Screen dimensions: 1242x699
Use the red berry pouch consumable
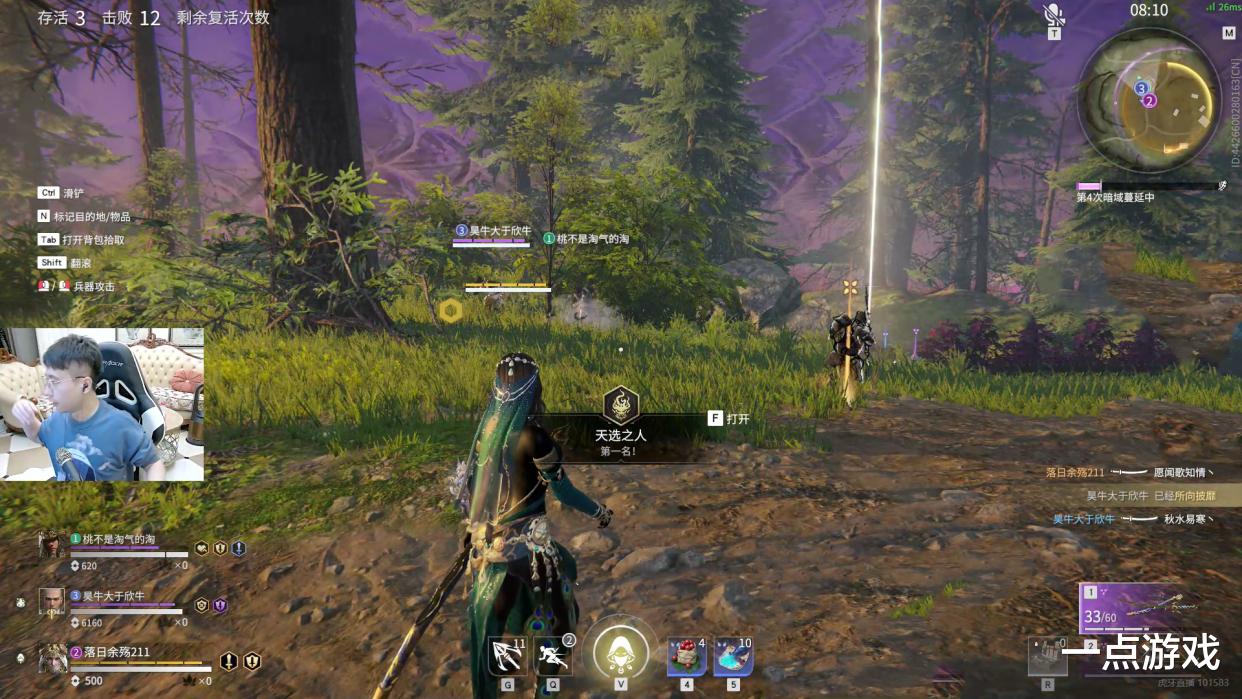click(687, 656)
